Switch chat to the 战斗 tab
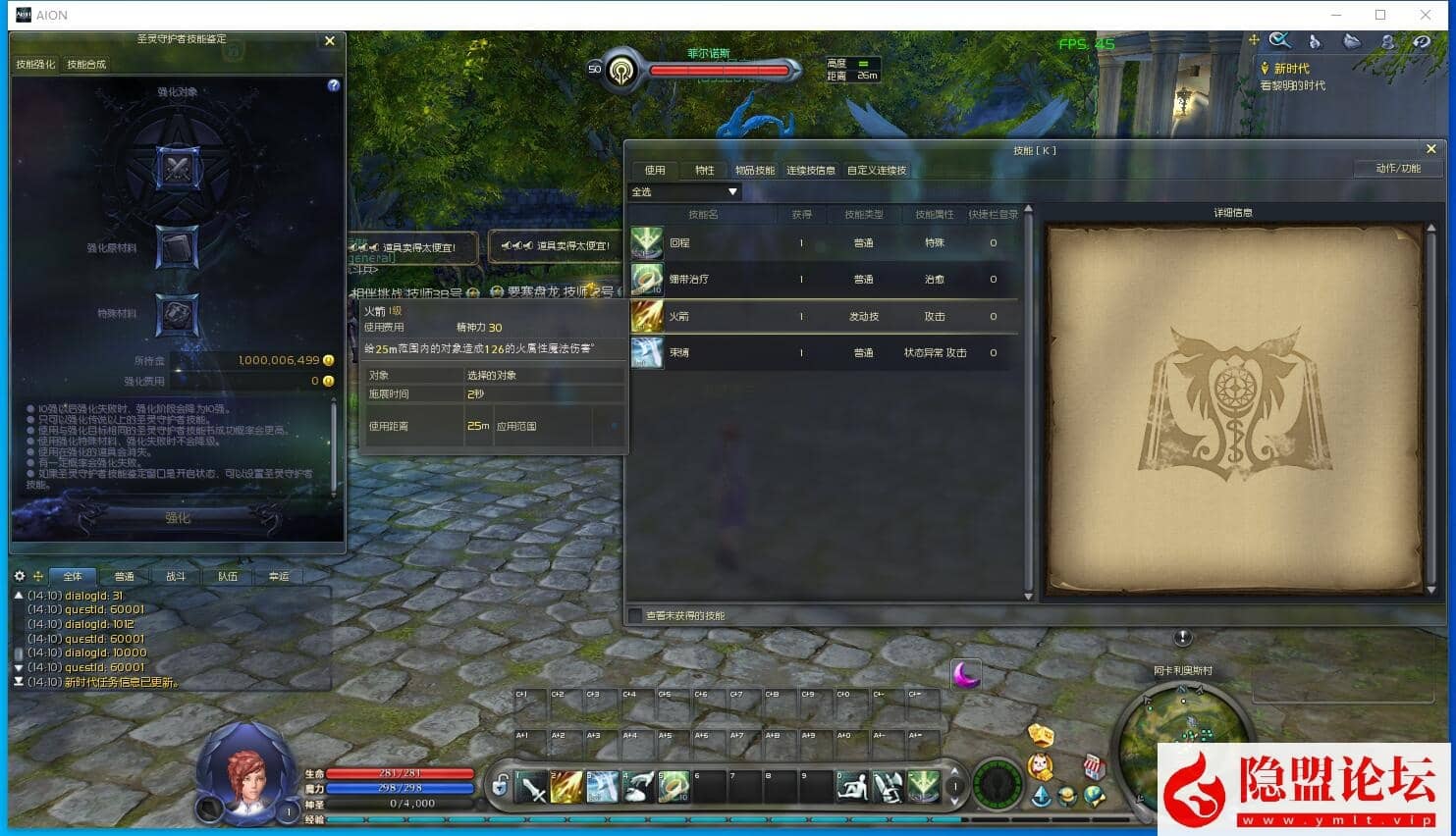This screenshot has width=1456, height=836. 176,577
